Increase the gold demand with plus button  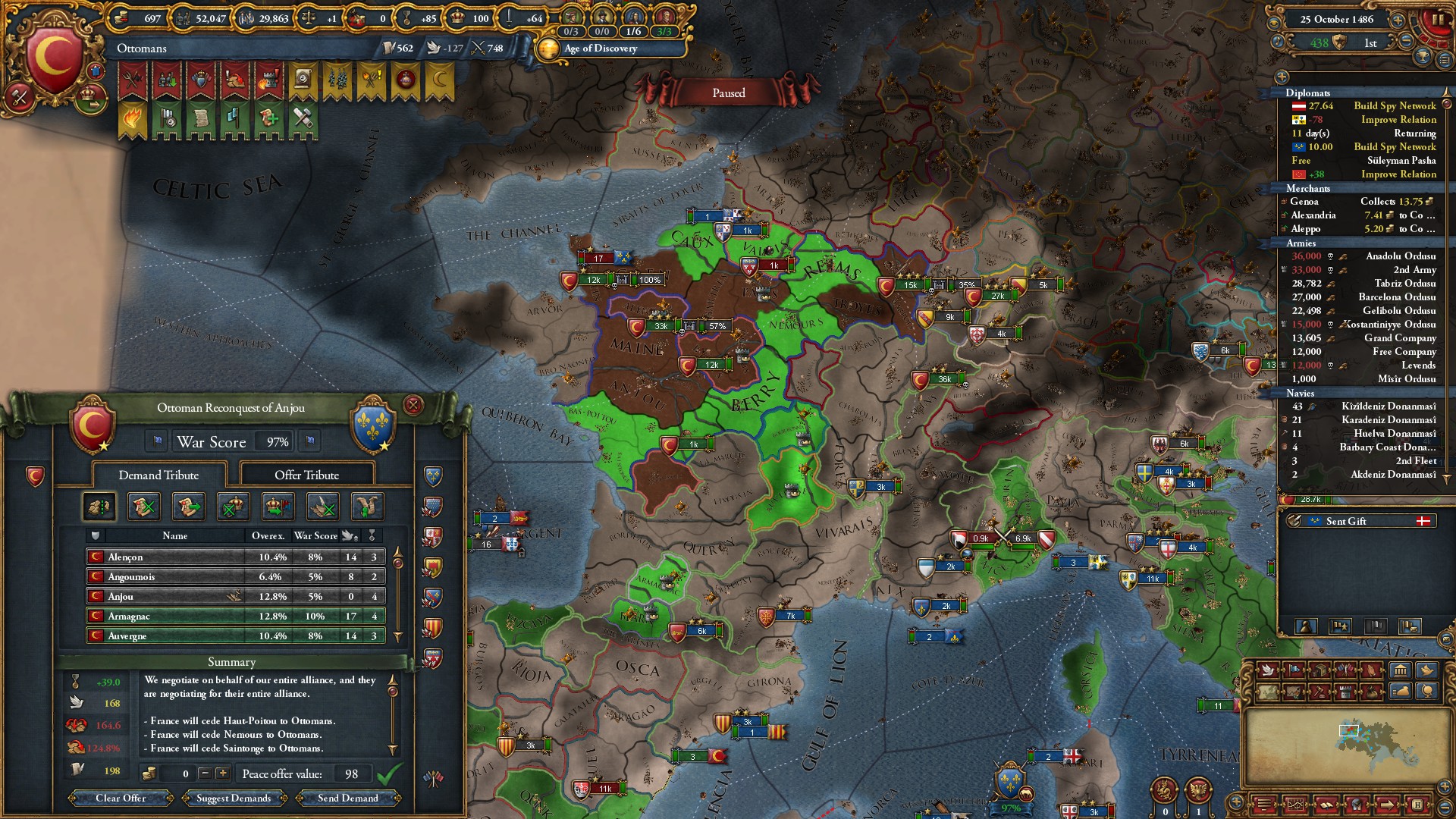click(x=222, y=773)
